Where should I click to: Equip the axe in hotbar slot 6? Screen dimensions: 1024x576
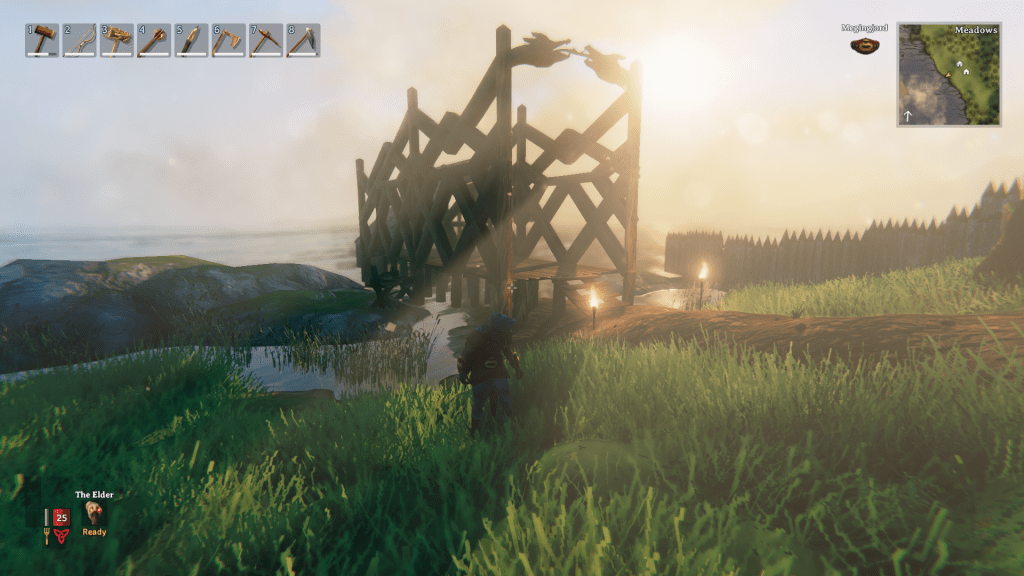228,40
